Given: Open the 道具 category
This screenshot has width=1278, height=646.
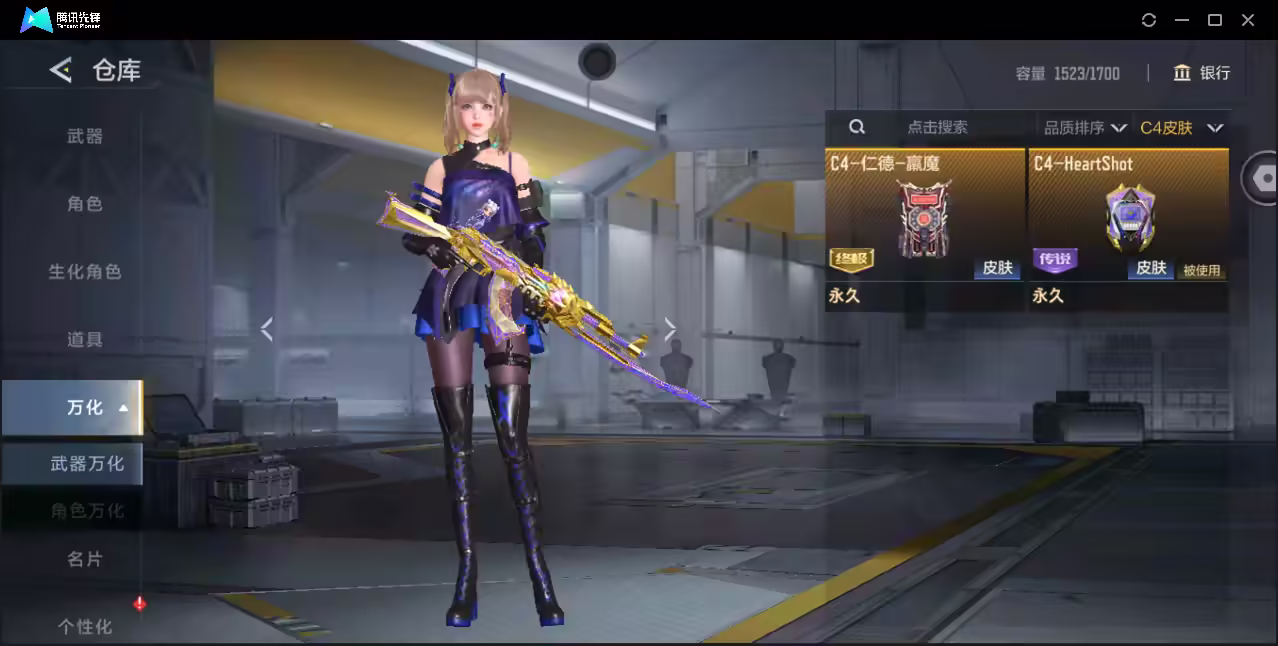Looking at the screenshot, I should tap(85, 340).
